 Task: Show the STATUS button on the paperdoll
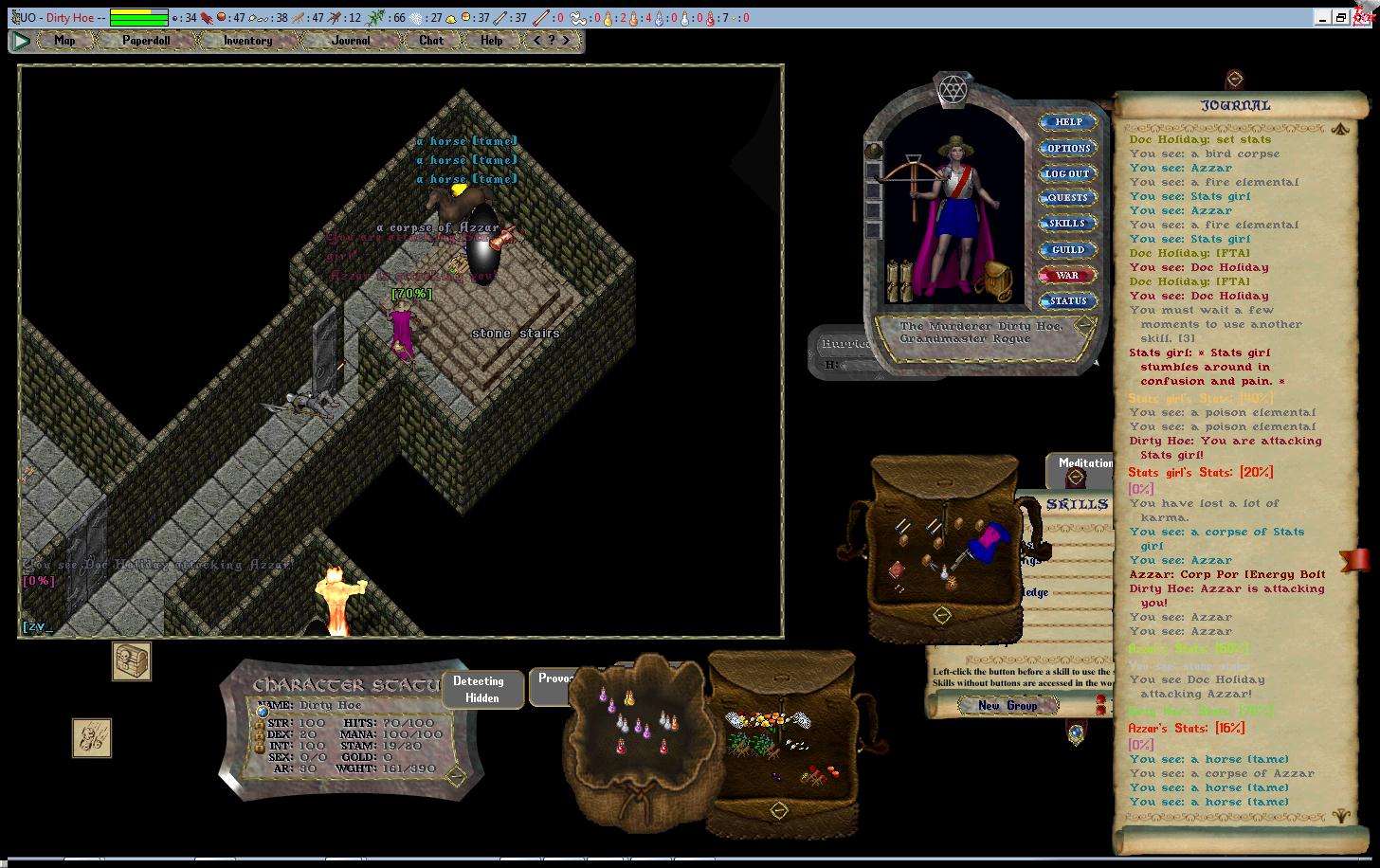[1068, 301]
